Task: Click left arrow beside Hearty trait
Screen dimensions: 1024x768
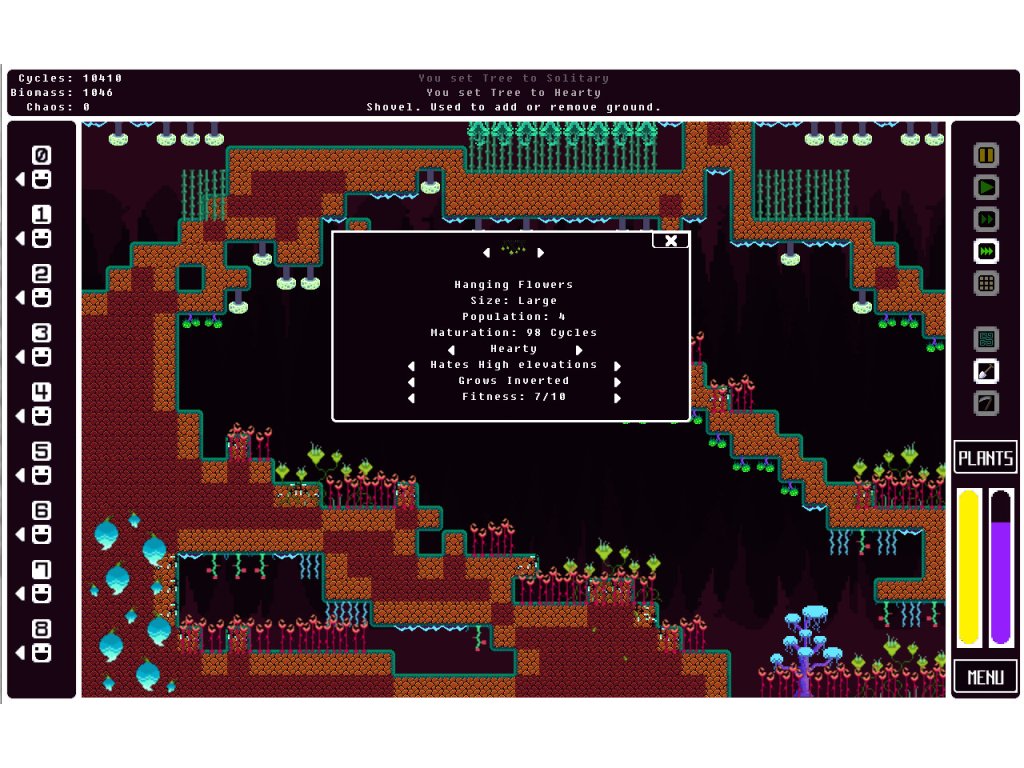Action: (452, 350)
